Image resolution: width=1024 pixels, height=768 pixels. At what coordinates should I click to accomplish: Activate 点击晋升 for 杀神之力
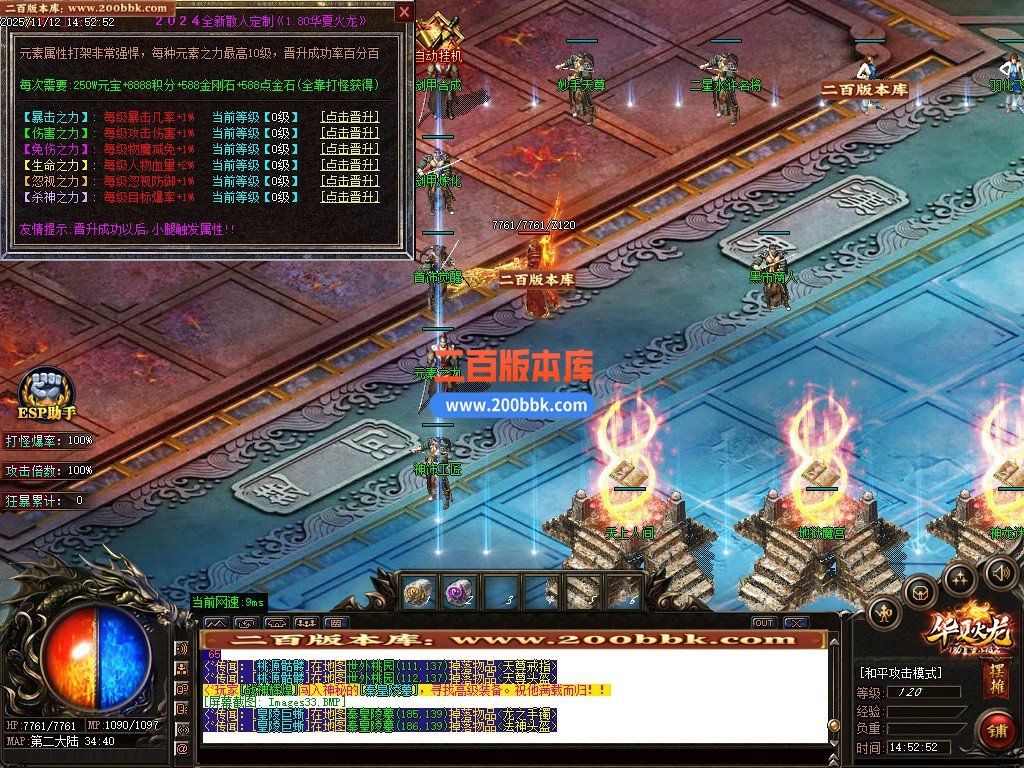349,197
